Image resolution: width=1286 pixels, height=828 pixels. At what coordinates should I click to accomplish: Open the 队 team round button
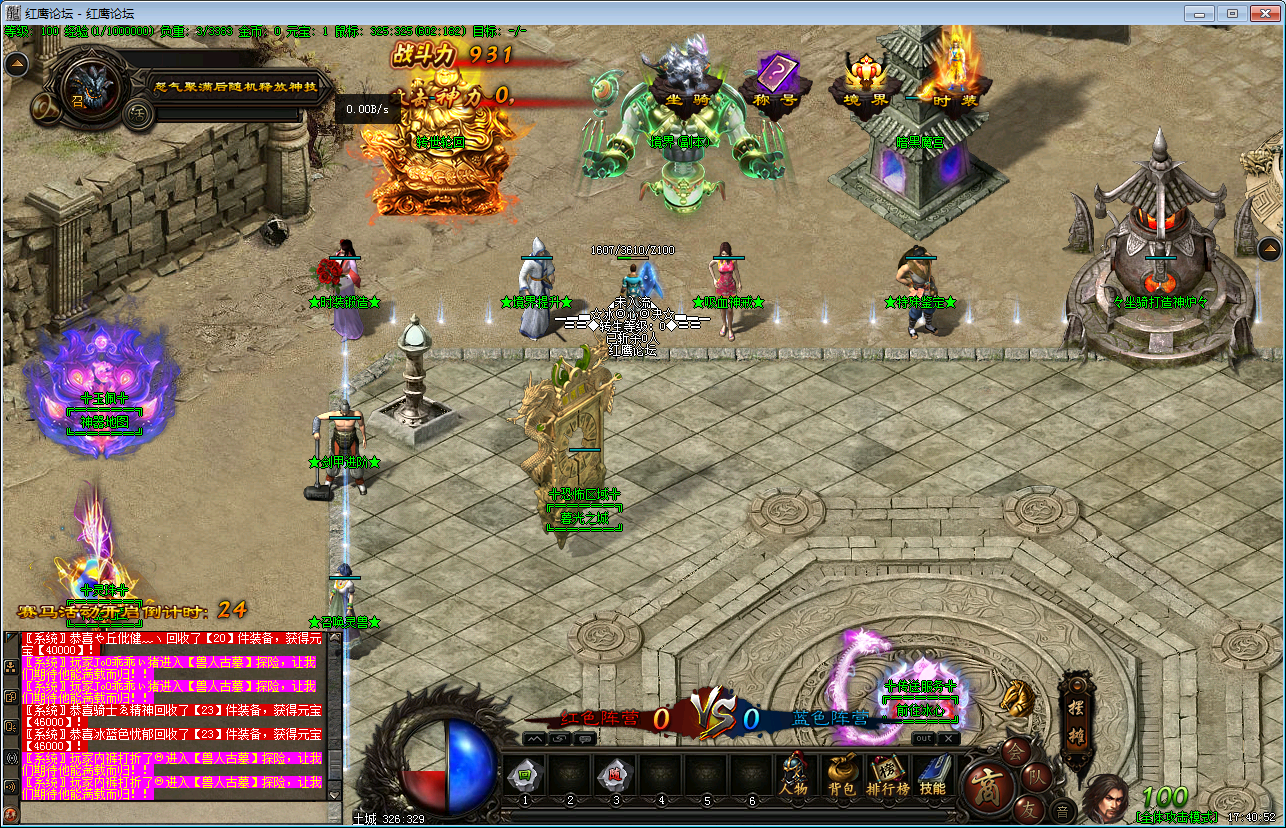coord(1038,773)
